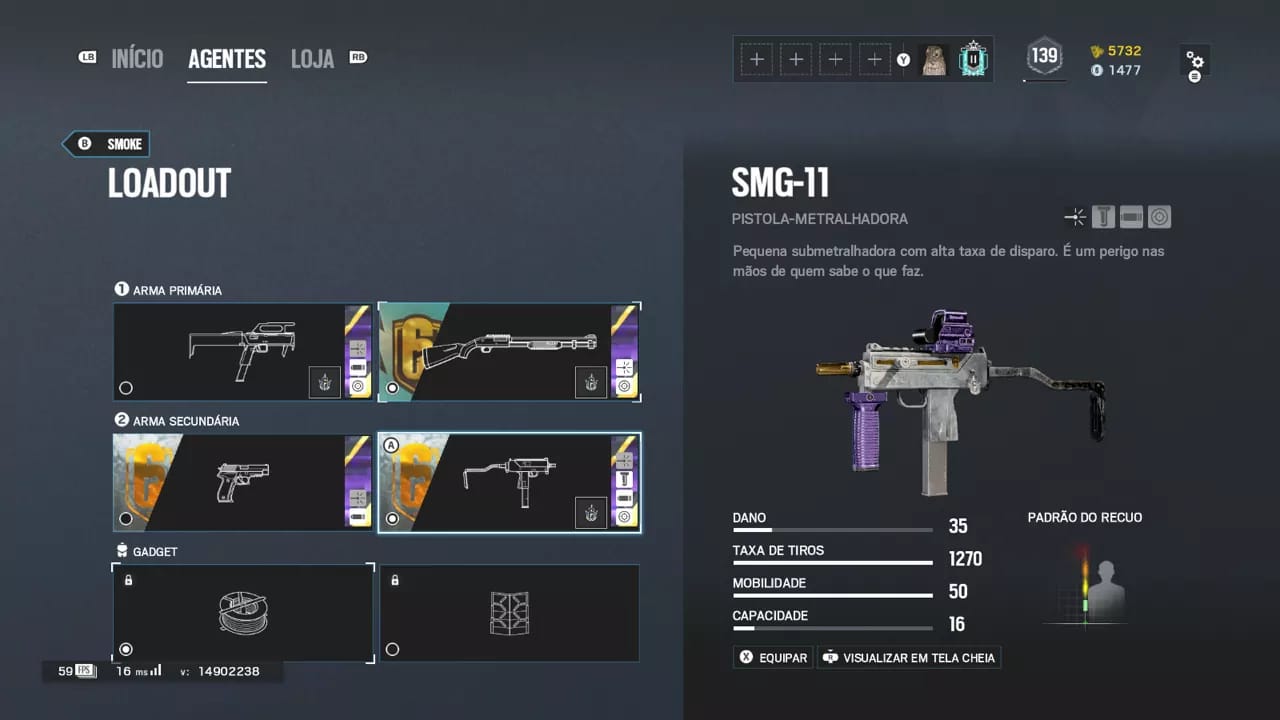Image resolution: width=1280 pixels, height=720 pixels.
Task: Click Smoke's operator portrait in the top bar
Action: tap(933, 59)
